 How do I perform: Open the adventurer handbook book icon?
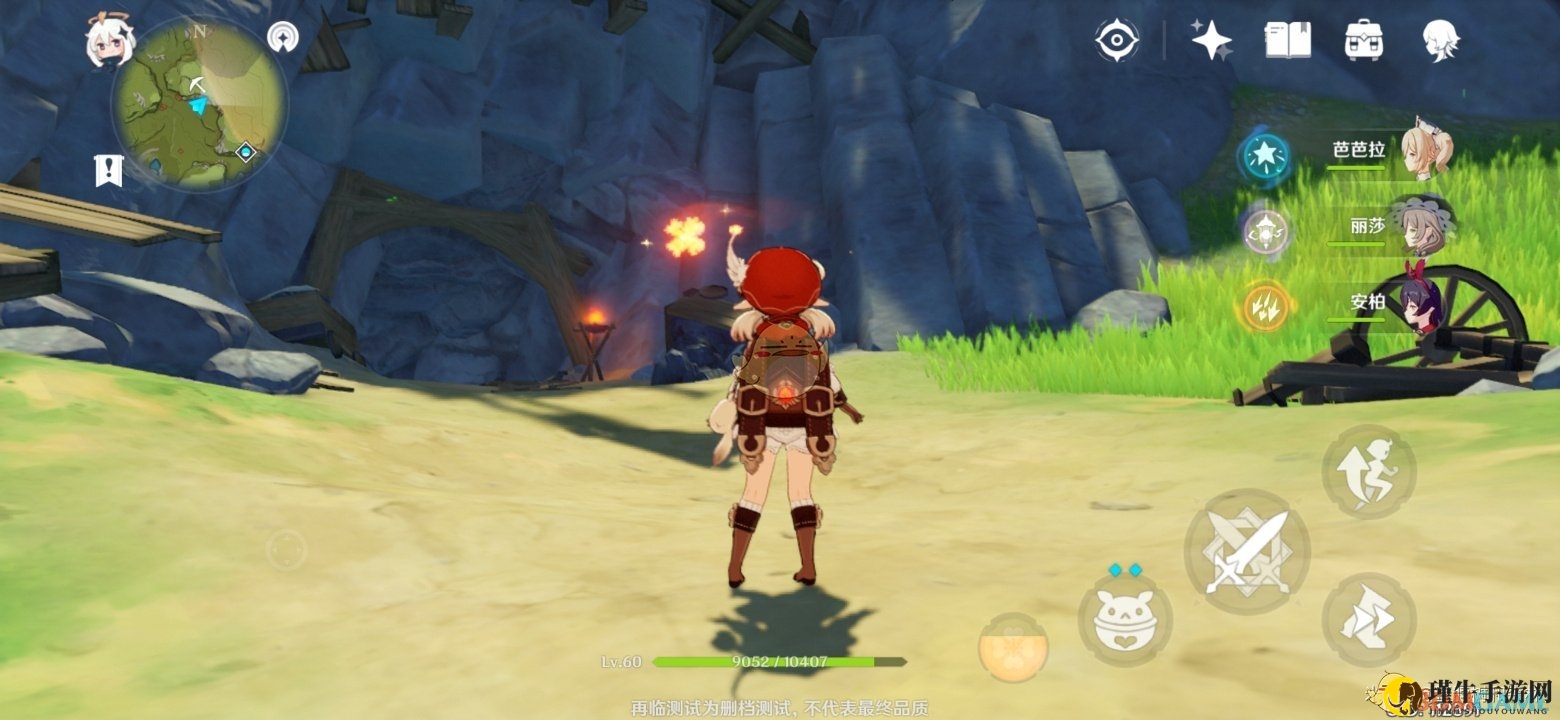[1287, 40]
